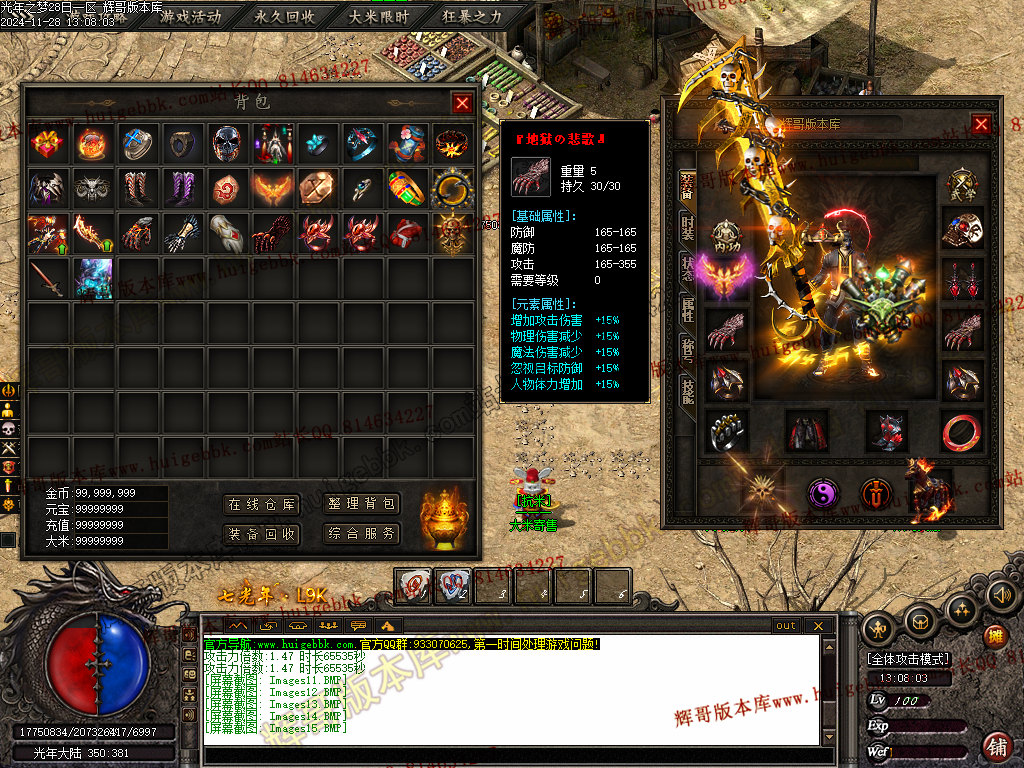Viewport: 1024px width, 768px height.
Task: Open the 综合服务 general services
Action: pos(361,534)
